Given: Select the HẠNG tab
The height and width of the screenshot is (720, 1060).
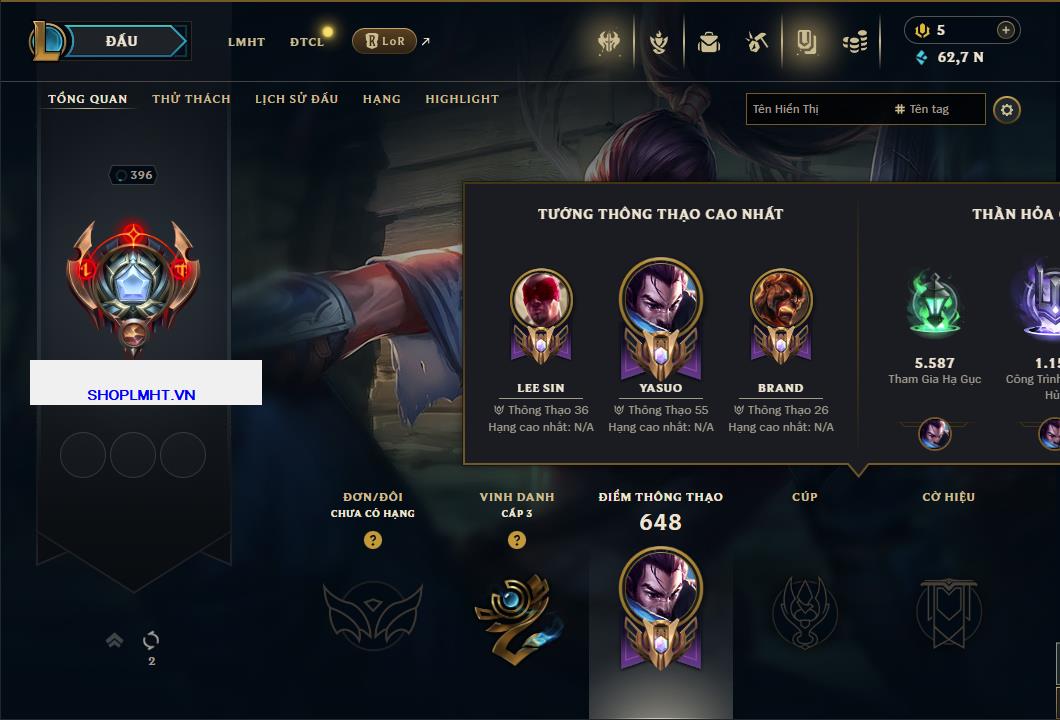Looking at the screenshot, I should 382,99.
